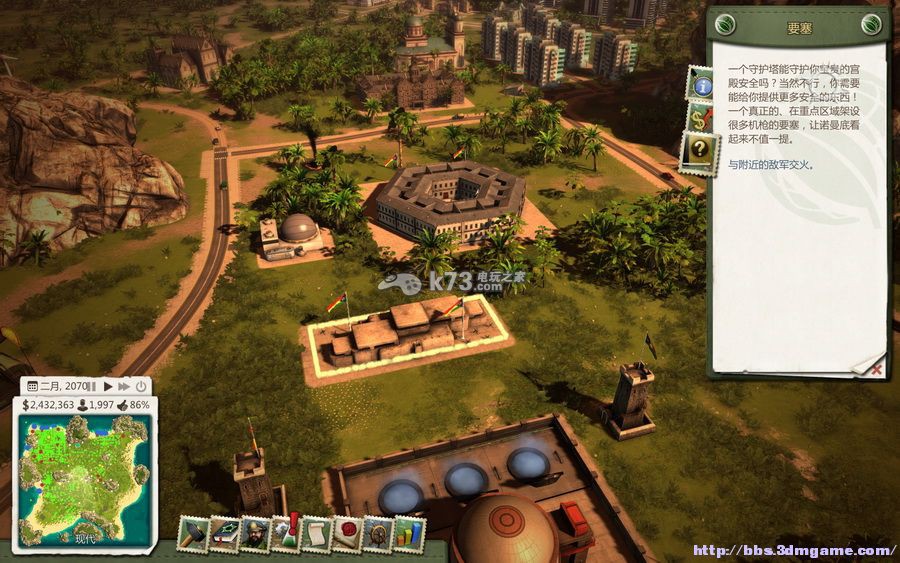Open the bar chart overlays stamp

[409, 535]
